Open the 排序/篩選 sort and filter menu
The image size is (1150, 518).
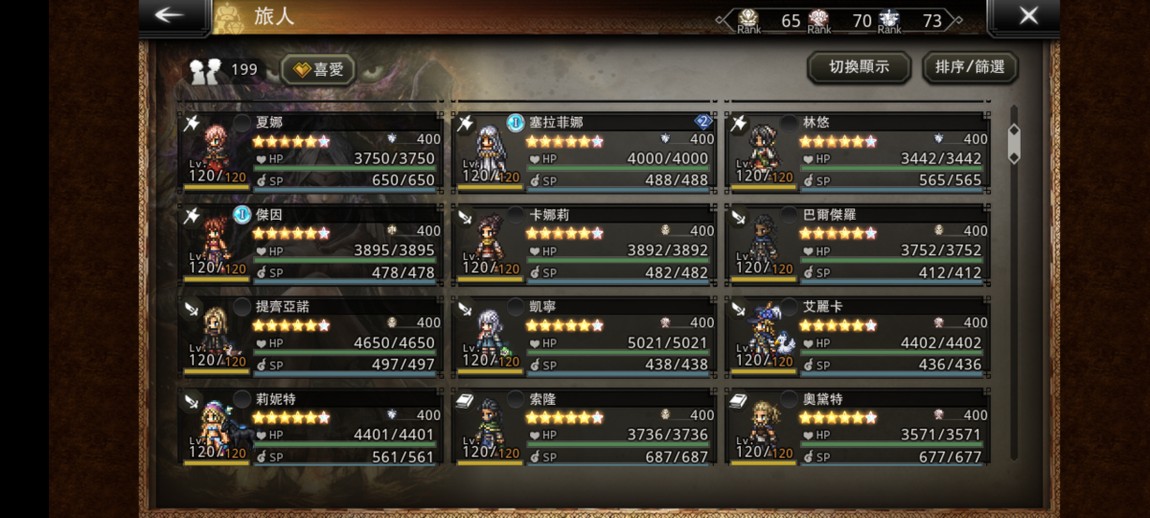point(969,67)
